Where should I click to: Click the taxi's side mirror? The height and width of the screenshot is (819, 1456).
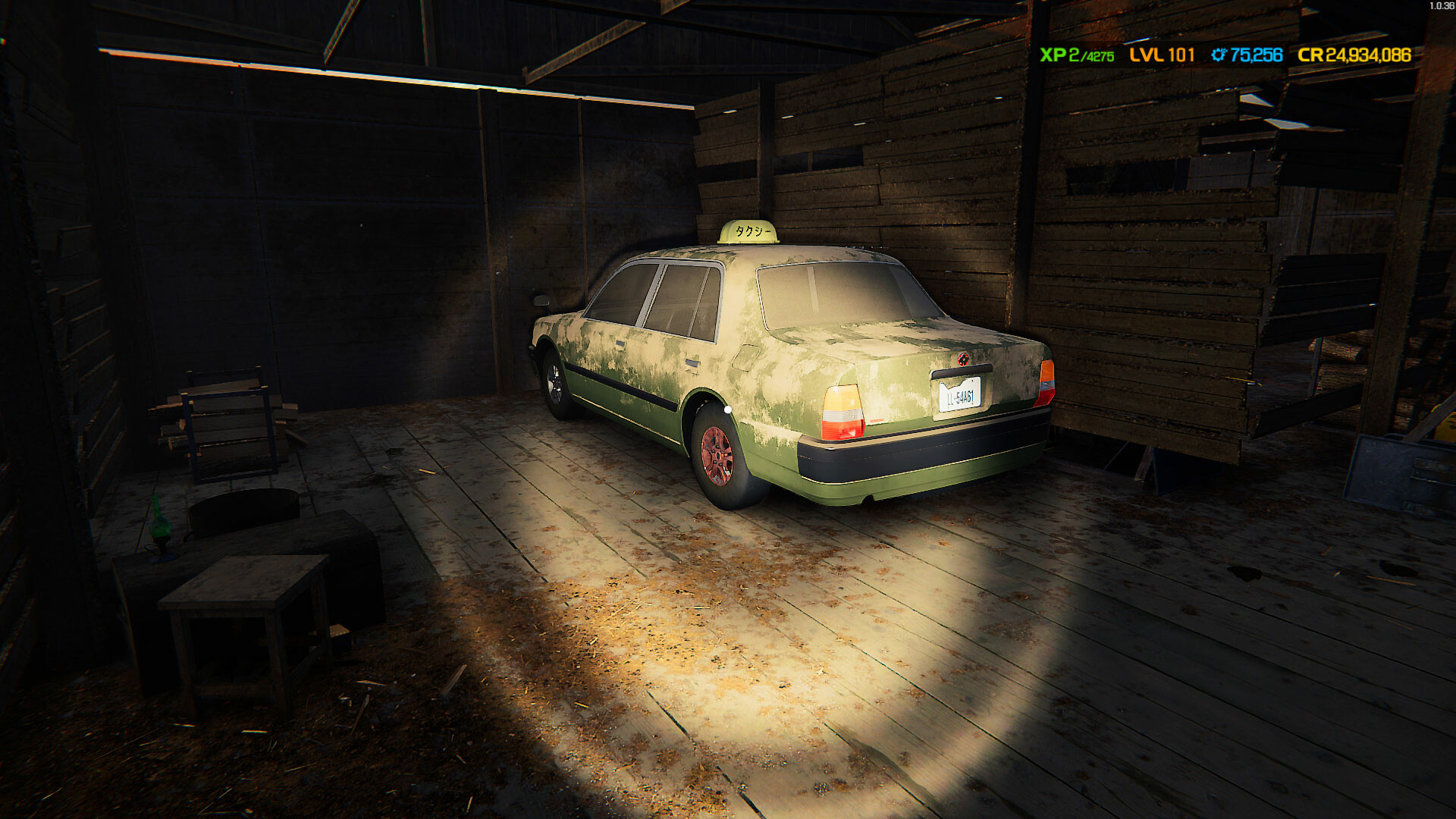point(543,299)
